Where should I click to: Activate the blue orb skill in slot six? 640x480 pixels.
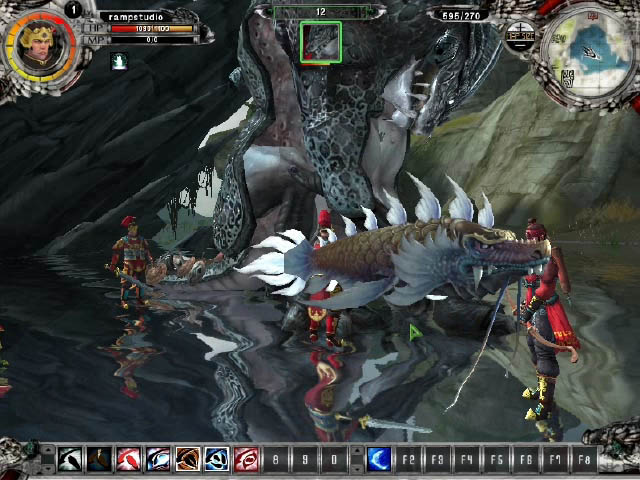217,460
